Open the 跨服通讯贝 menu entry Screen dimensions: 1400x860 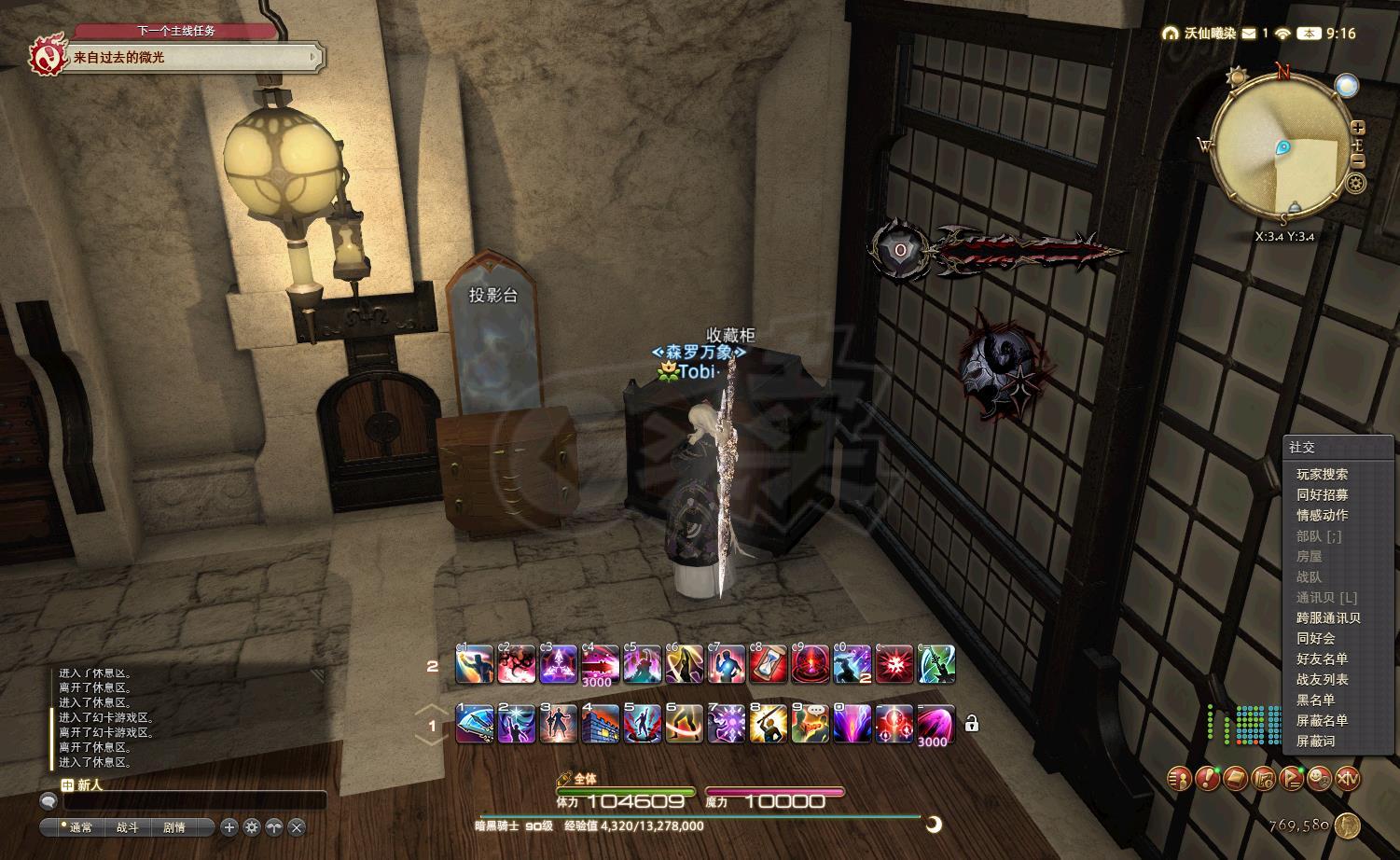pos(1328,617)
